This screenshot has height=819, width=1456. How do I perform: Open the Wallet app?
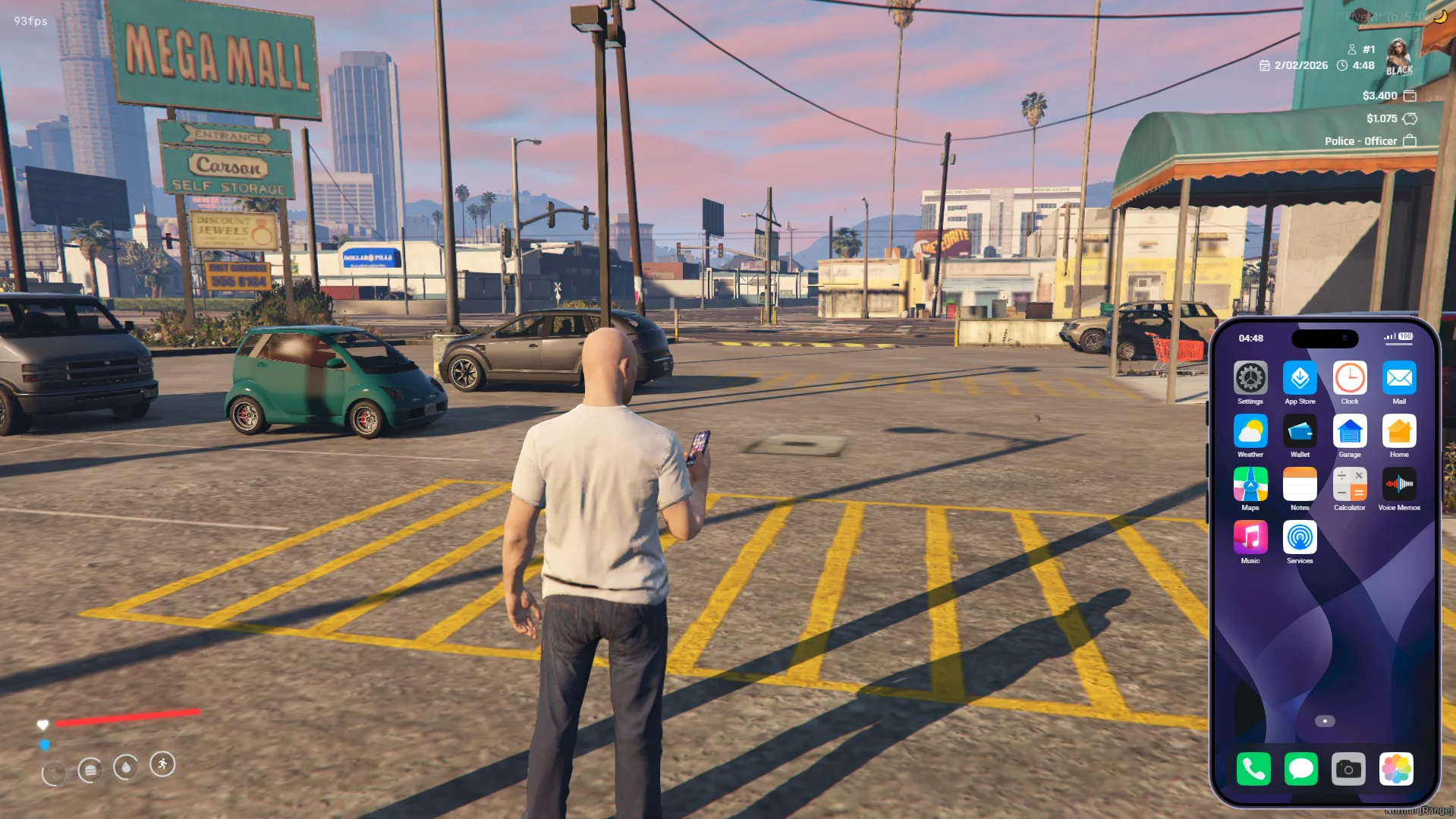[x=1300, y=431]
